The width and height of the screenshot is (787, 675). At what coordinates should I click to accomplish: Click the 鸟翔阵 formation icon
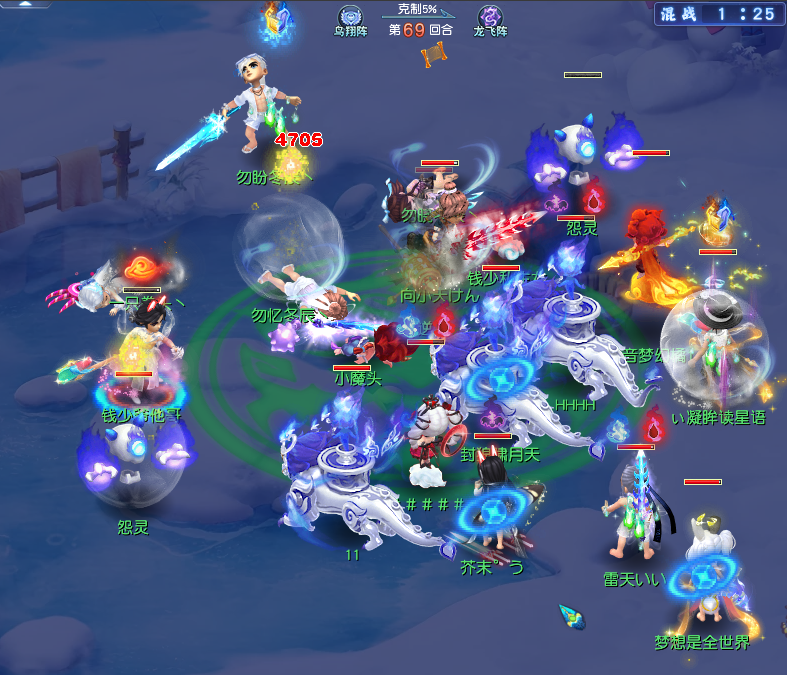(x=350, y=16)
